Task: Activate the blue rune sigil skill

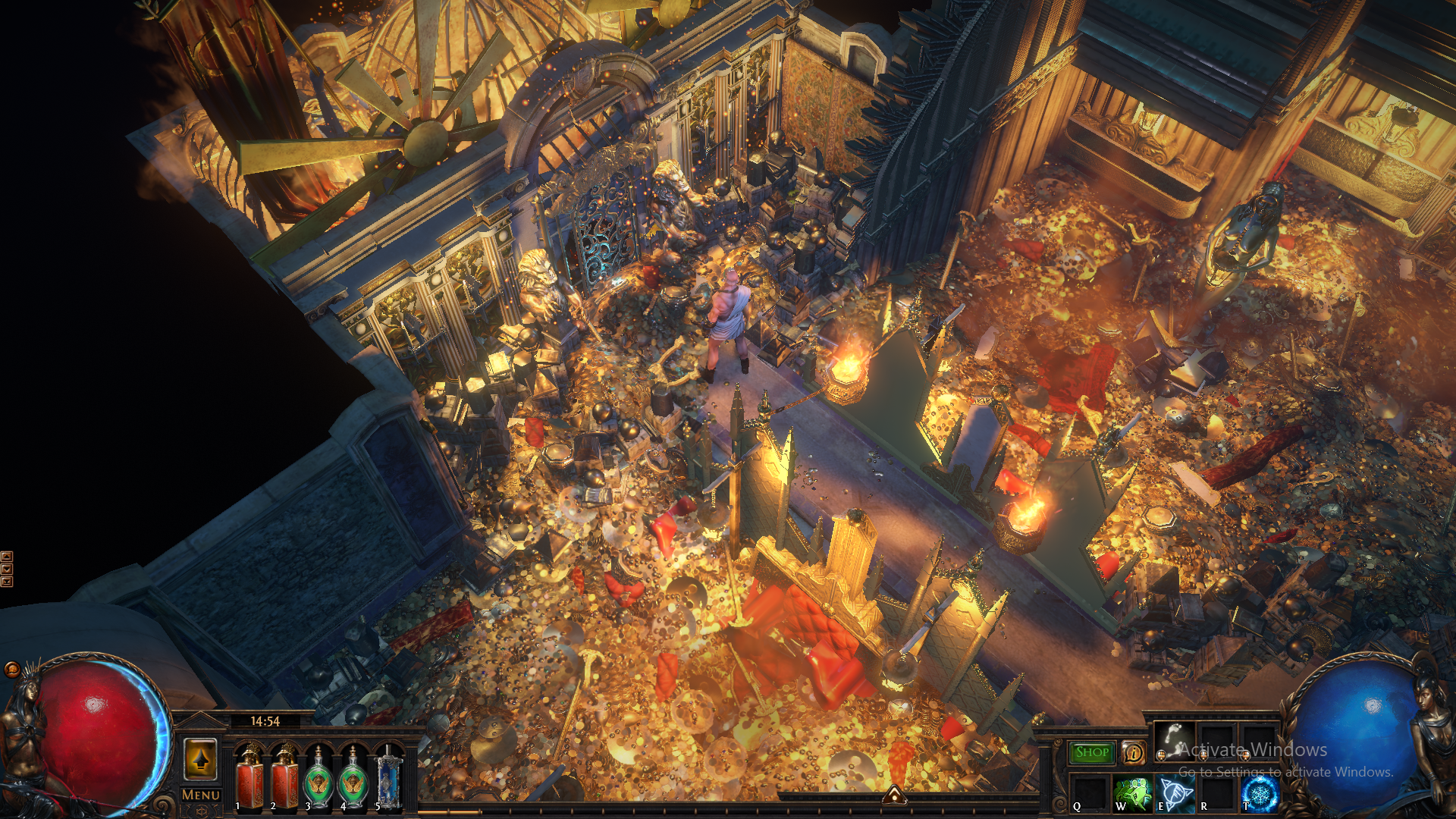Action: [1174, 793]
